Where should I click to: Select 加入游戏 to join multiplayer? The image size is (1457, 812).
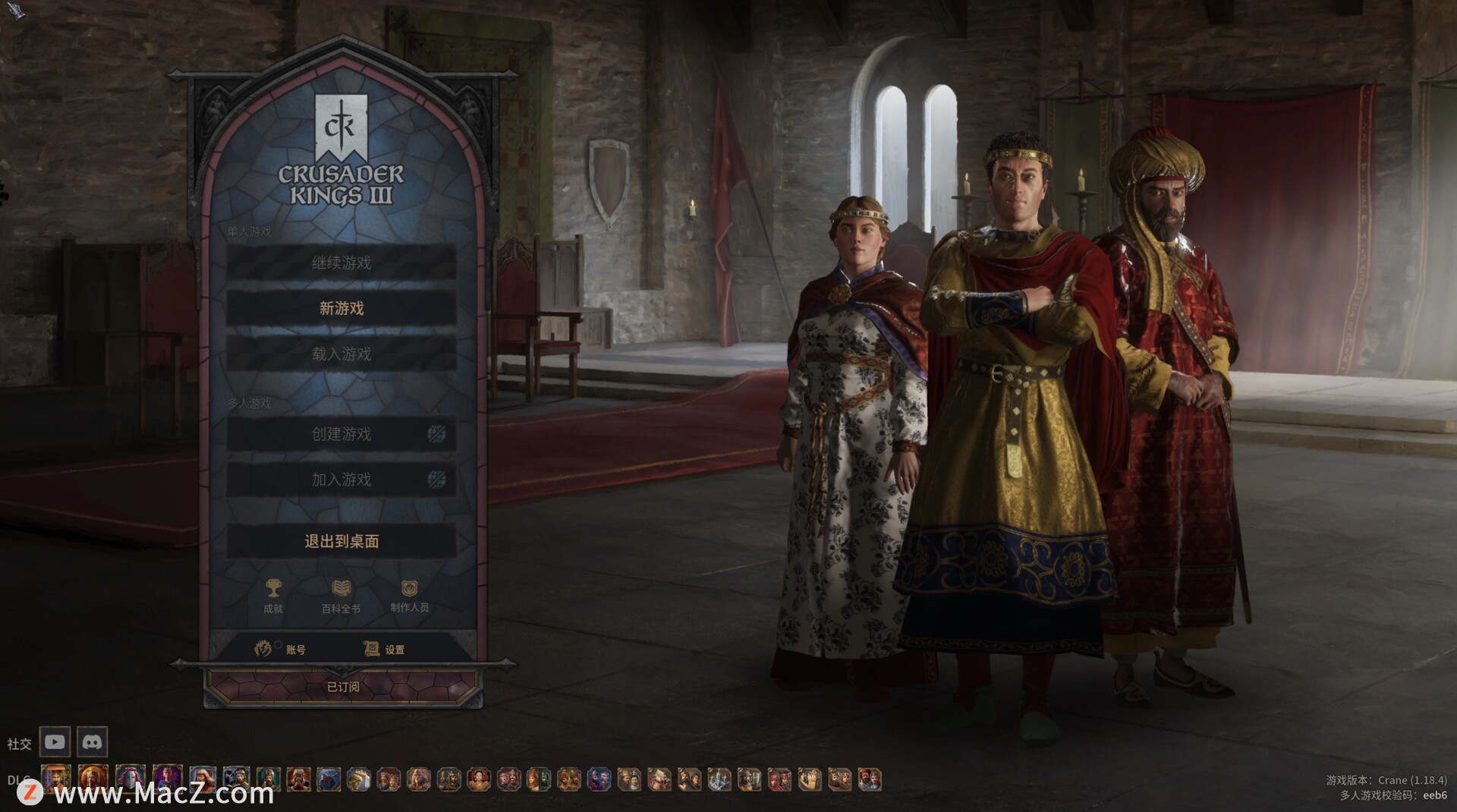341,480
